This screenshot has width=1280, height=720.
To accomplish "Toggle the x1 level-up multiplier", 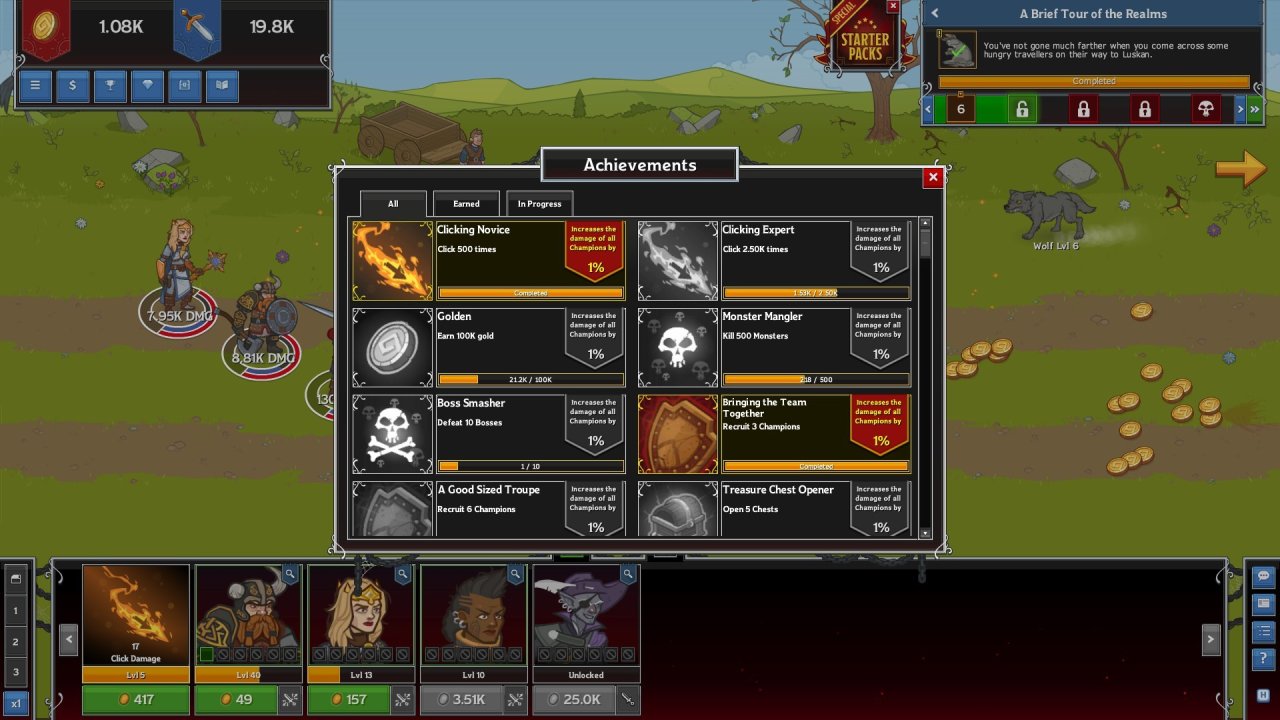I will pos(15,702).
